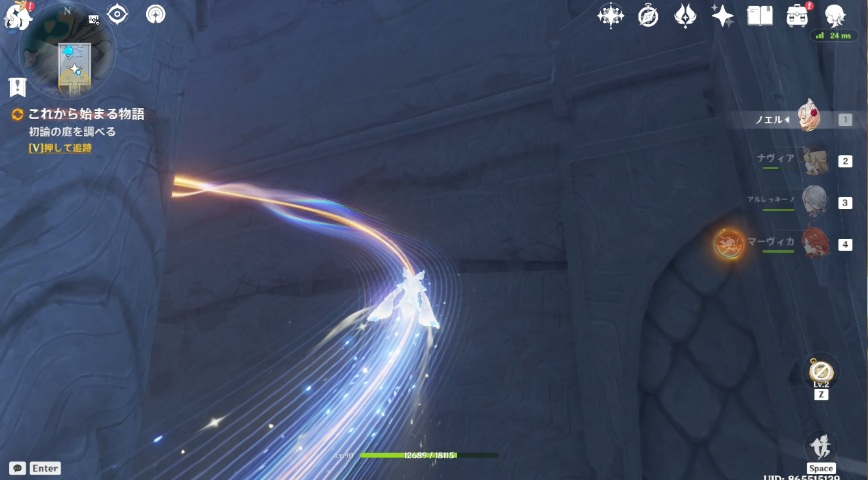Screen dimensions: 868x480
Task: Activate the glowing orange orb beside マーヴィカ
Action: click(x=727, y=243)
